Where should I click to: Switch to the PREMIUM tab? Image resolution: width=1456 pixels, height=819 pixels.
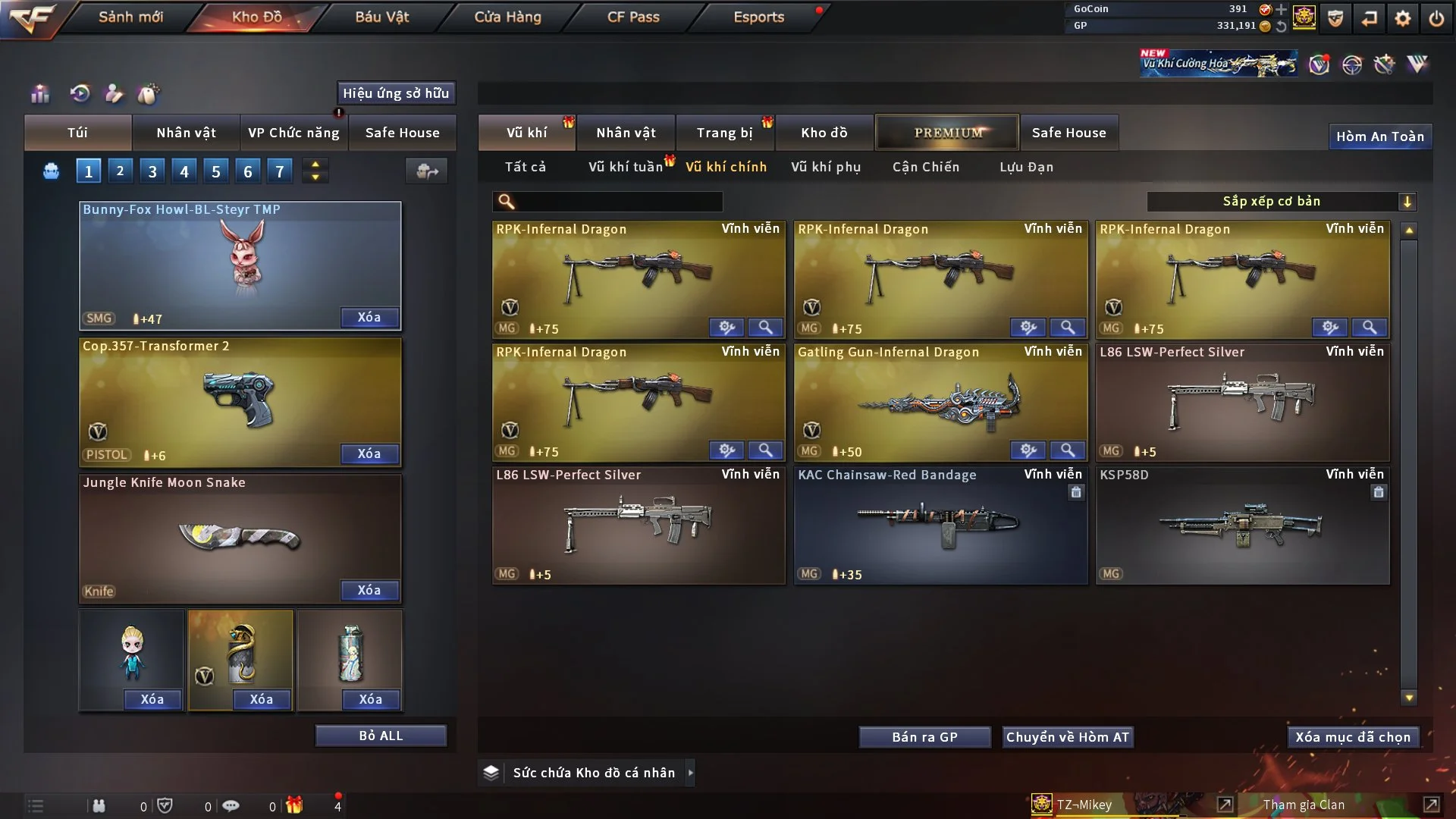(947, 133)
